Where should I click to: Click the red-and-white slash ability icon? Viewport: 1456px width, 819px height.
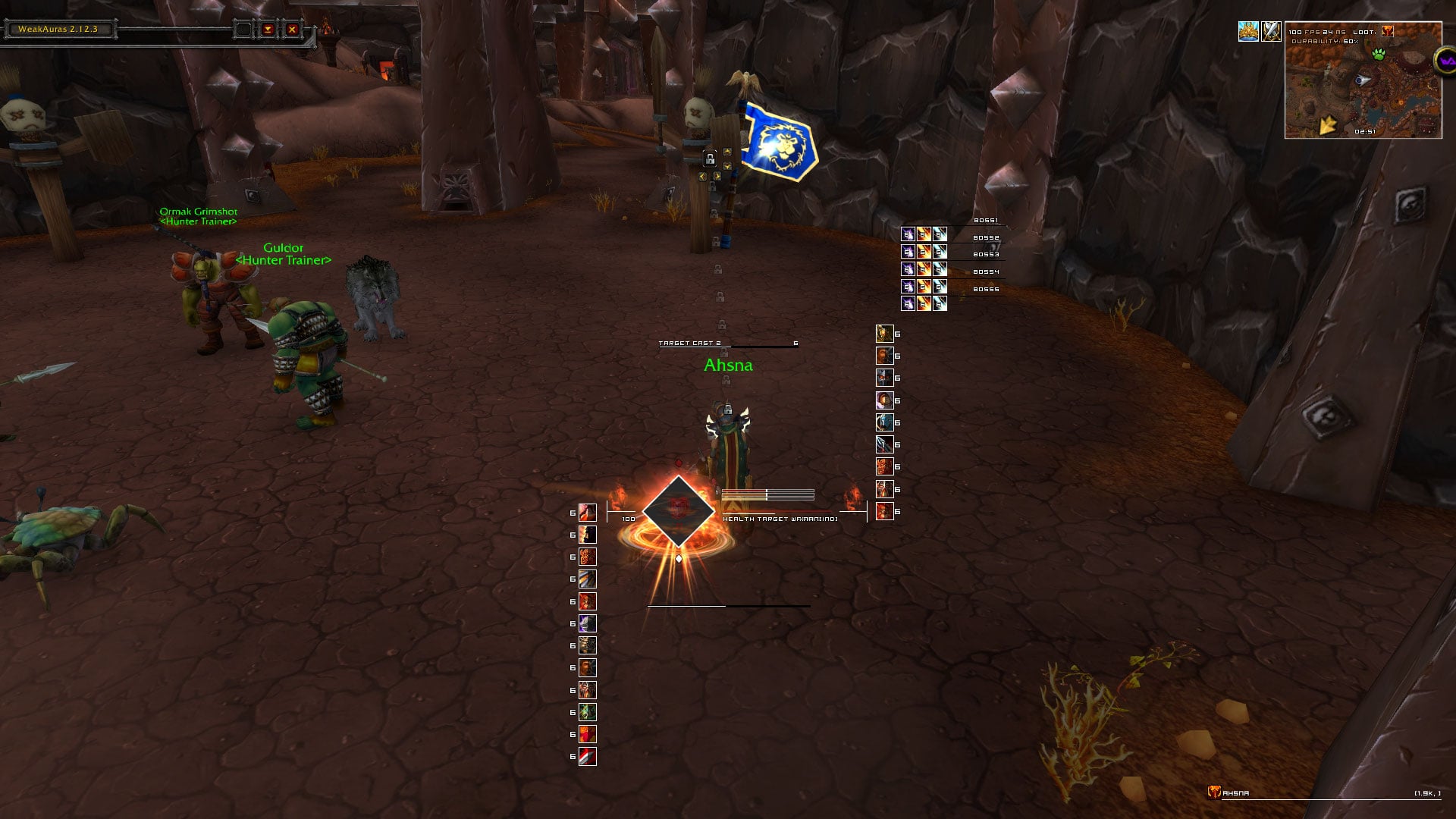(588, 756)
